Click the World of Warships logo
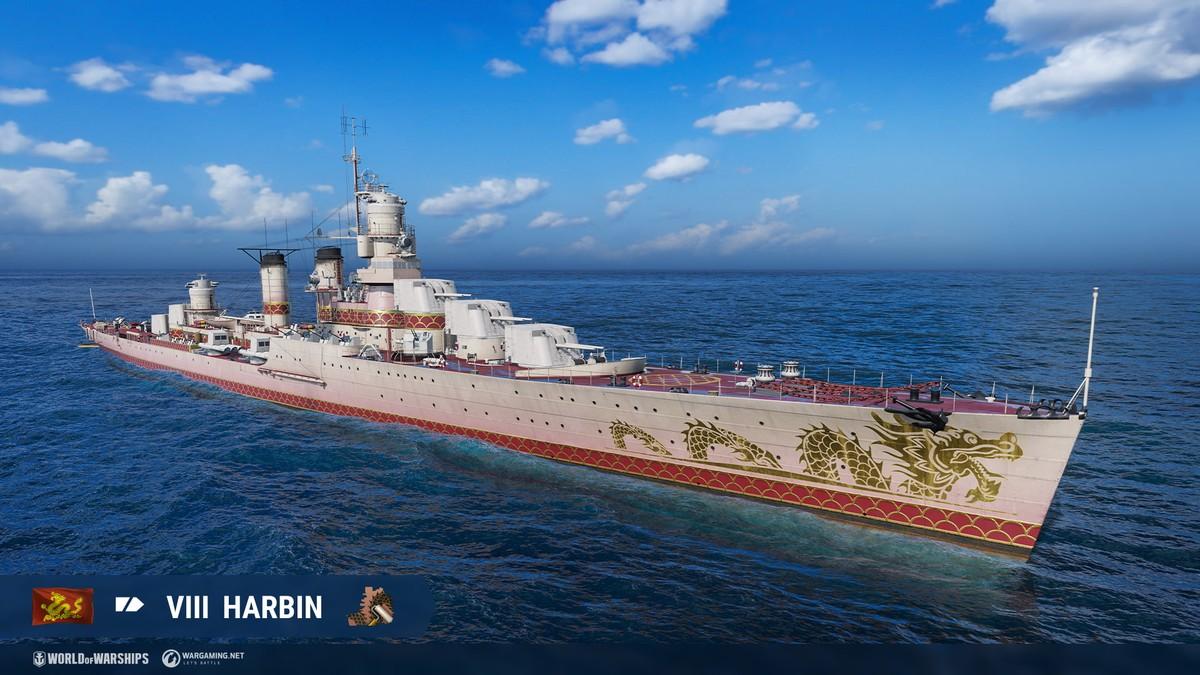 coord(90,658)
